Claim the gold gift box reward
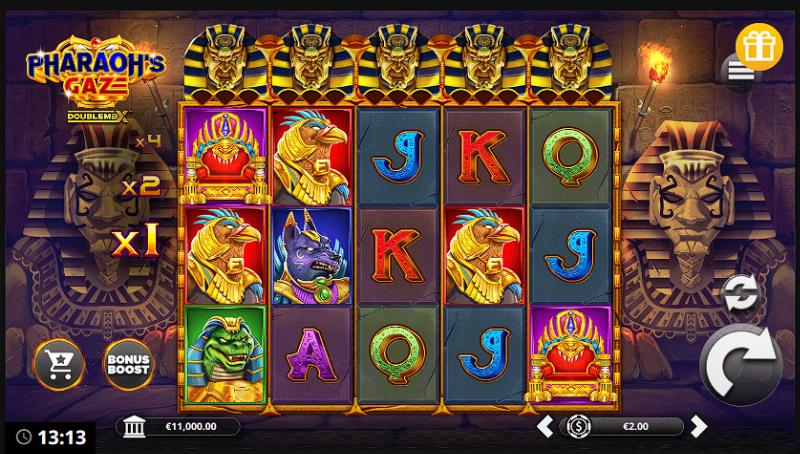 pyautogui.click(x=760, y=43)
